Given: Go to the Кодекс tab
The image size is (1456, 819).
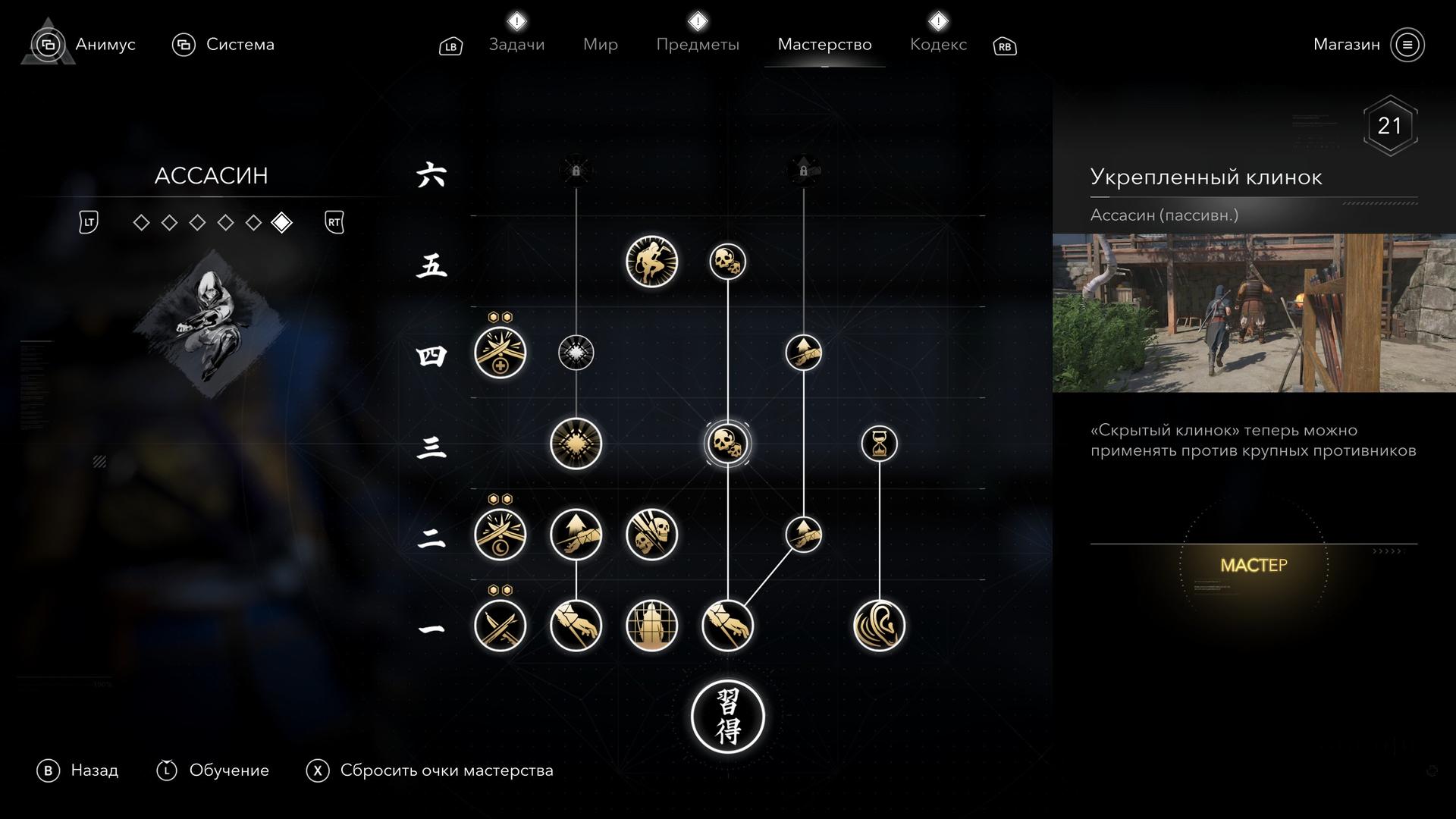Looking at the screenshot, I should 938,44.
